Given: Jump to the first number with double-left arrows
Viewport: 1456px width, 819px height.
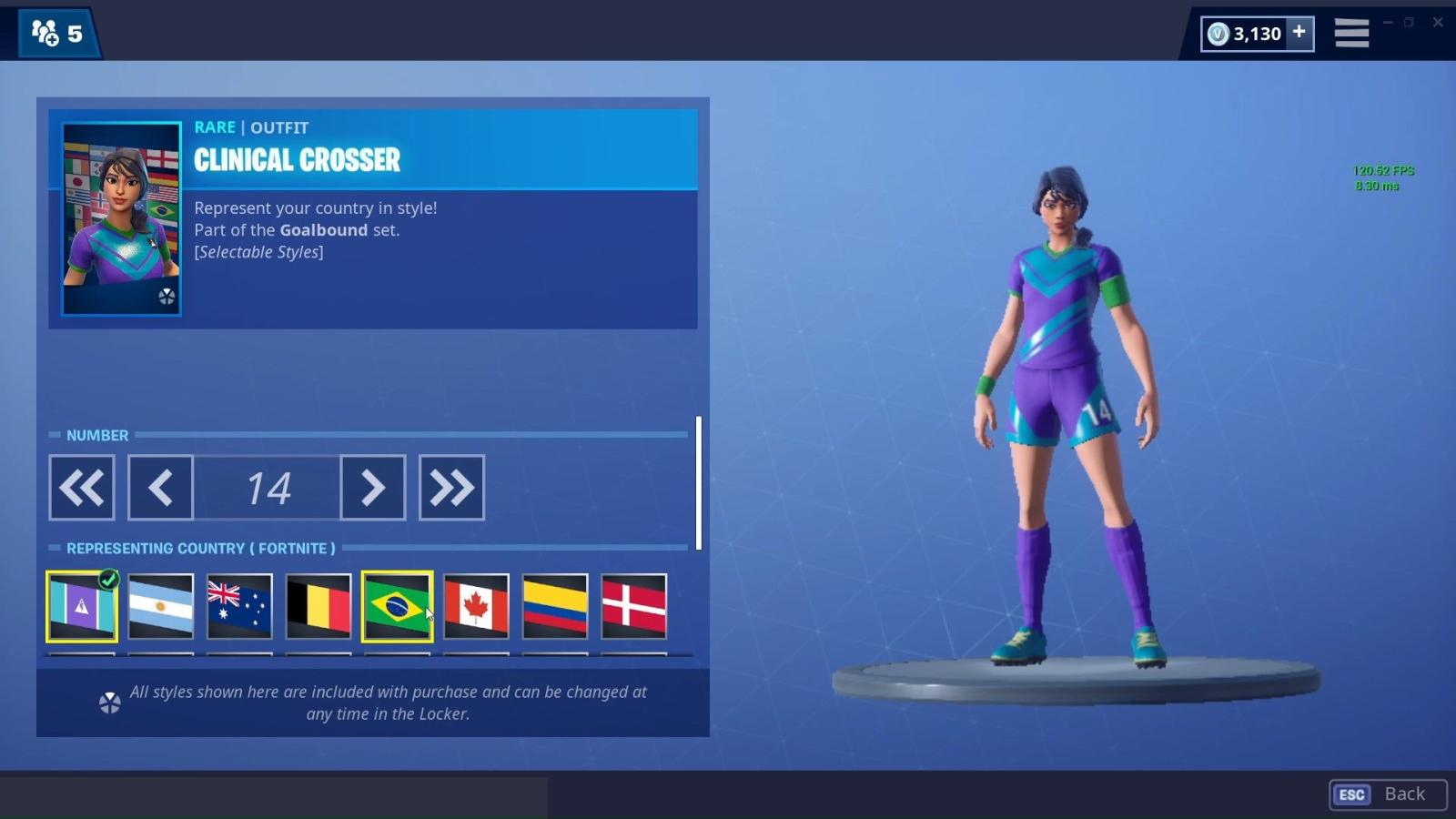Looking at the screenshot, I should 81,488.
